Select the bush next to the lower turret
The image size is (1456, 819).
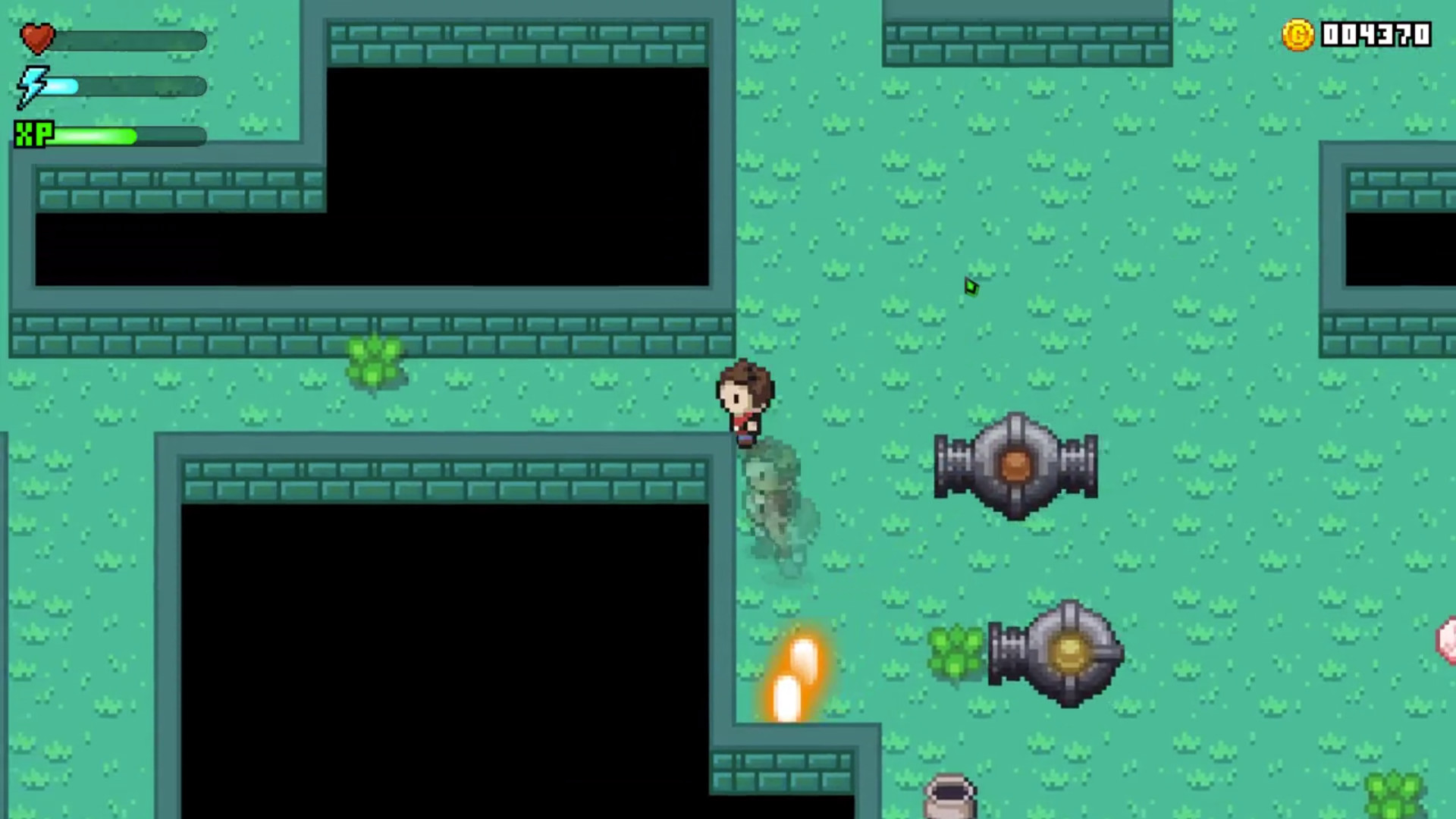click(957, 651)
